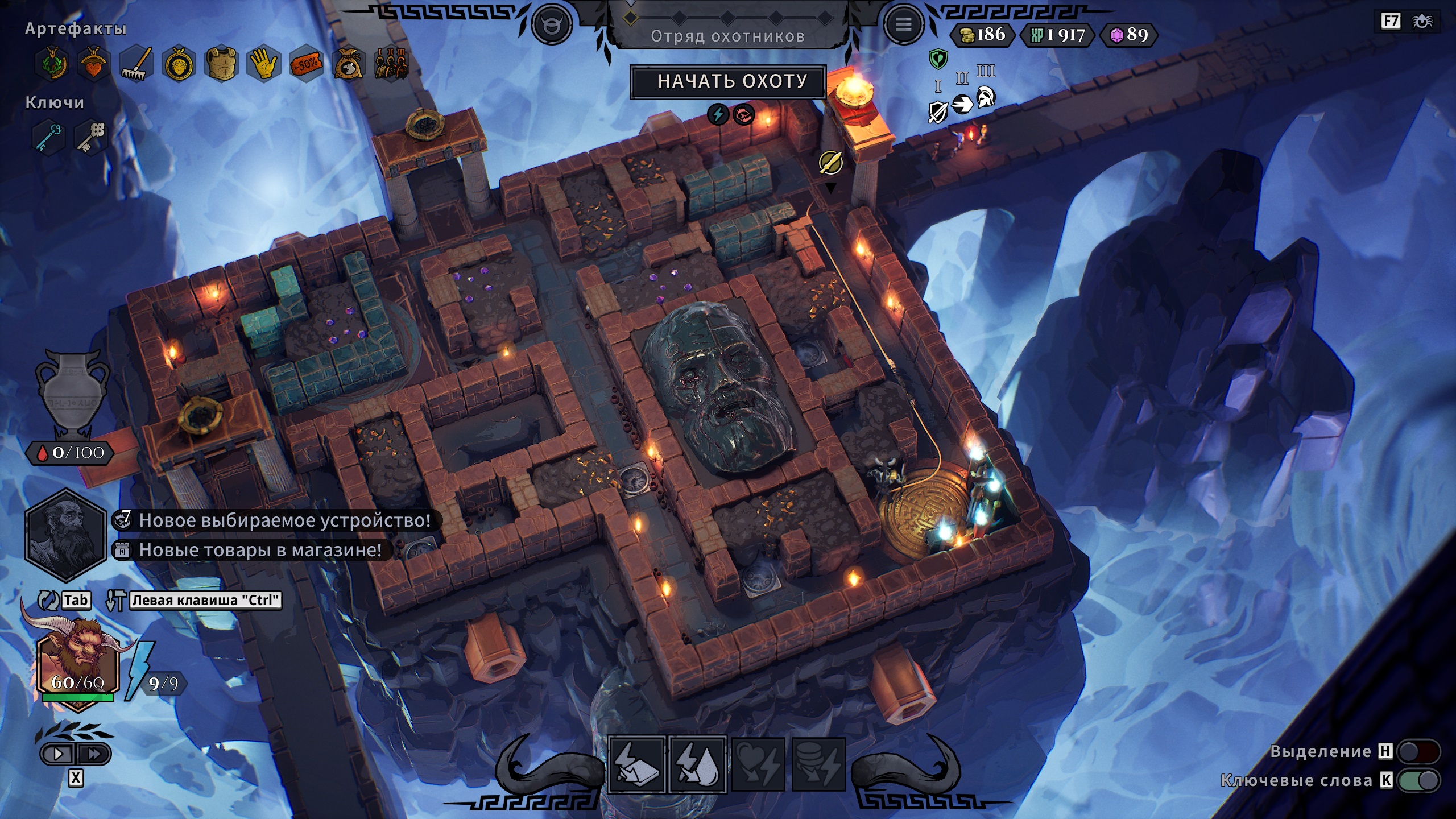
Task: Select the bronze chestplate artifact
Action: pyautogui.click(x=221, y=64)
